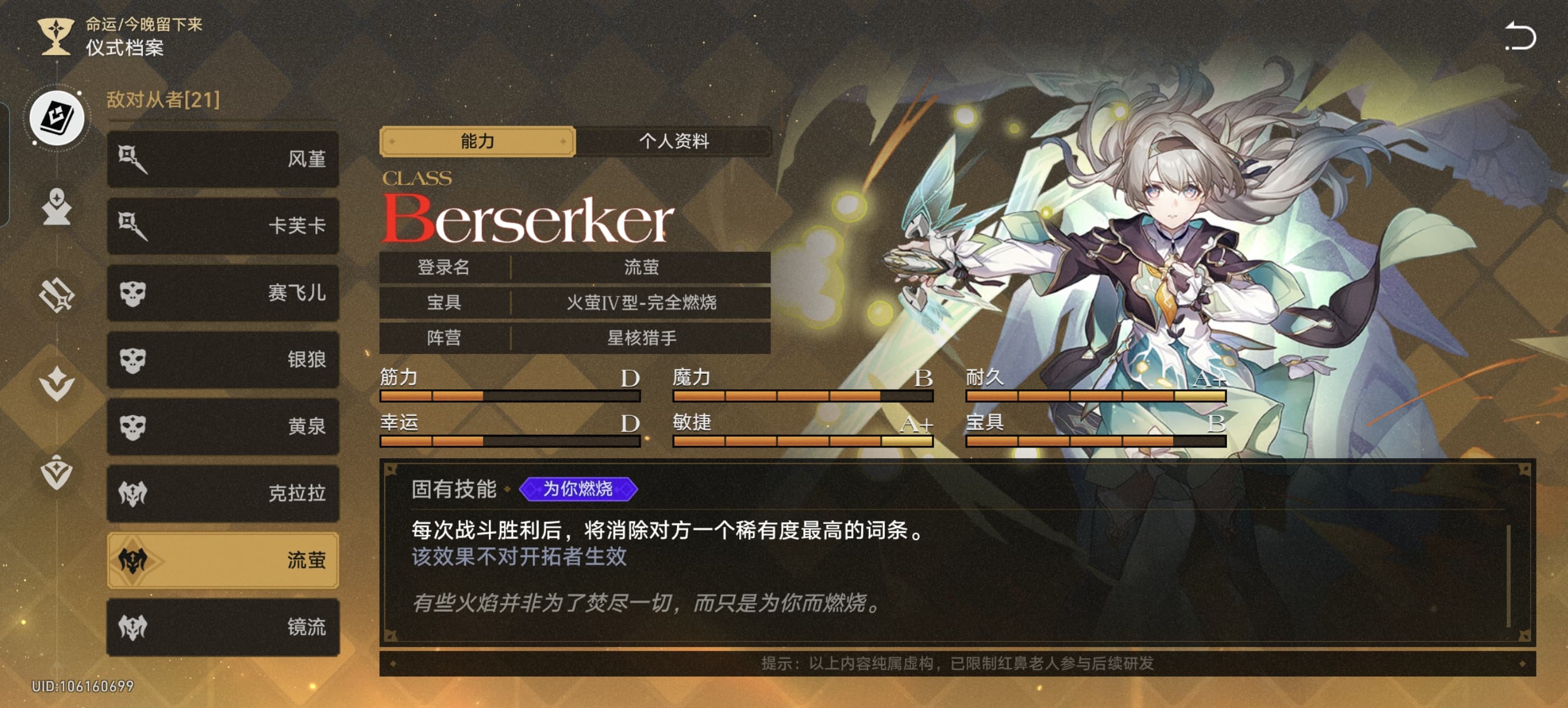Open 赛飞儿's archive entry

click(223, 293)
